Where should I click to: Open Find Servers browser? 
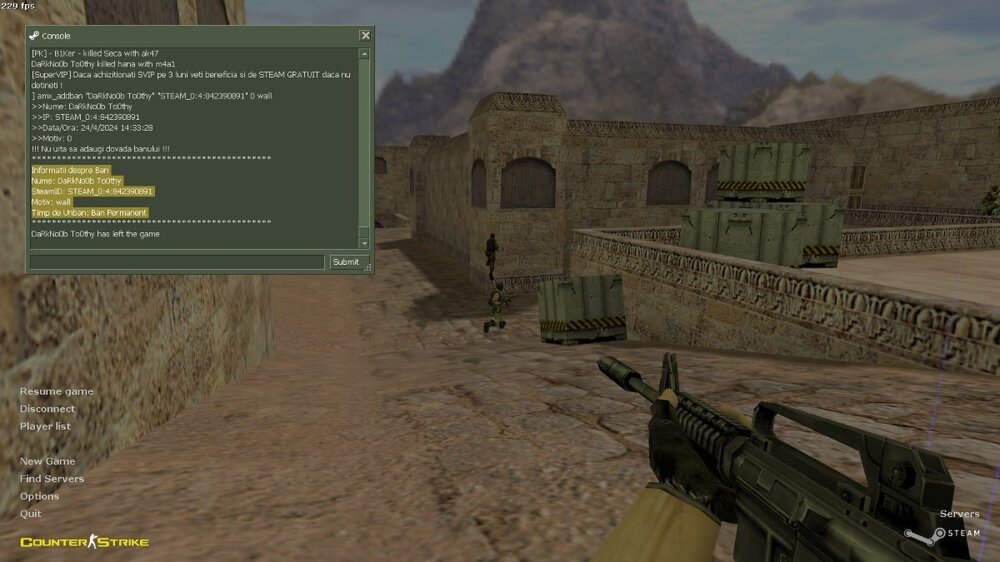click(52, 479)
